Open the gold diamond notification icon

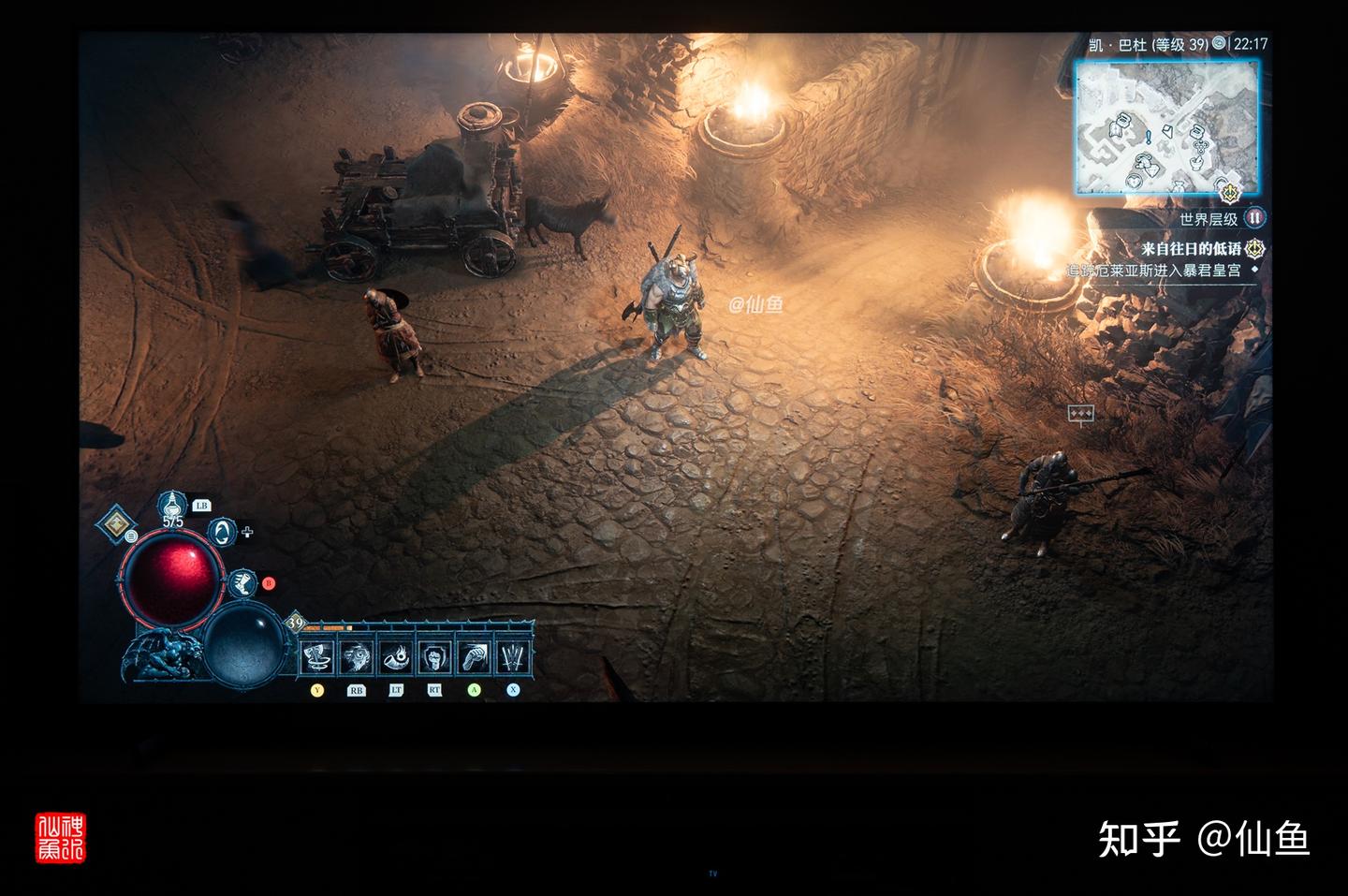click(116, 524)
